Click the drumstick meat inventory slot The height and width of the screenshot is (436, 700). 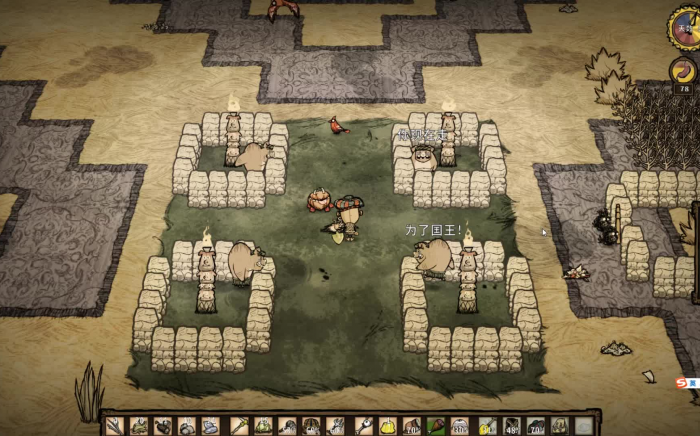437,426
